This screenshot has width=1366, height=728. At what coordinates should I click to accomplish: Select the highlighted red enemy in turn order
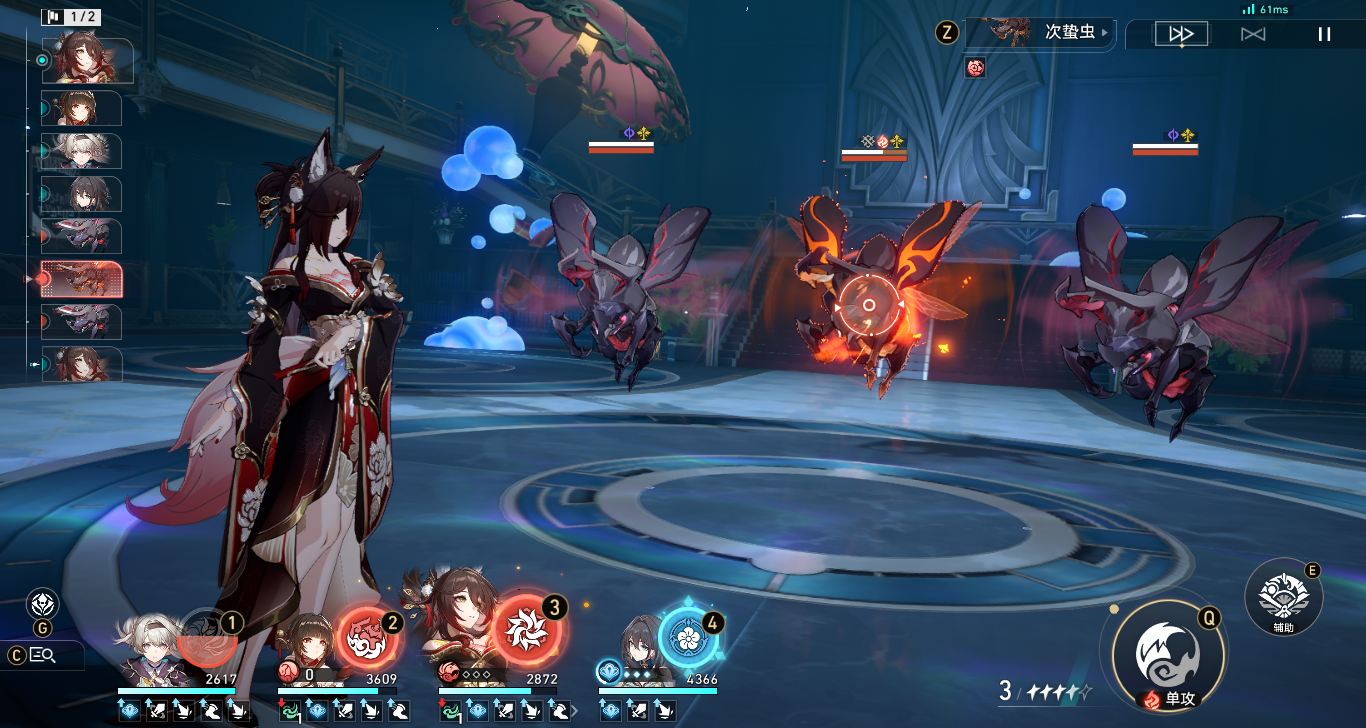click(81, 279)
